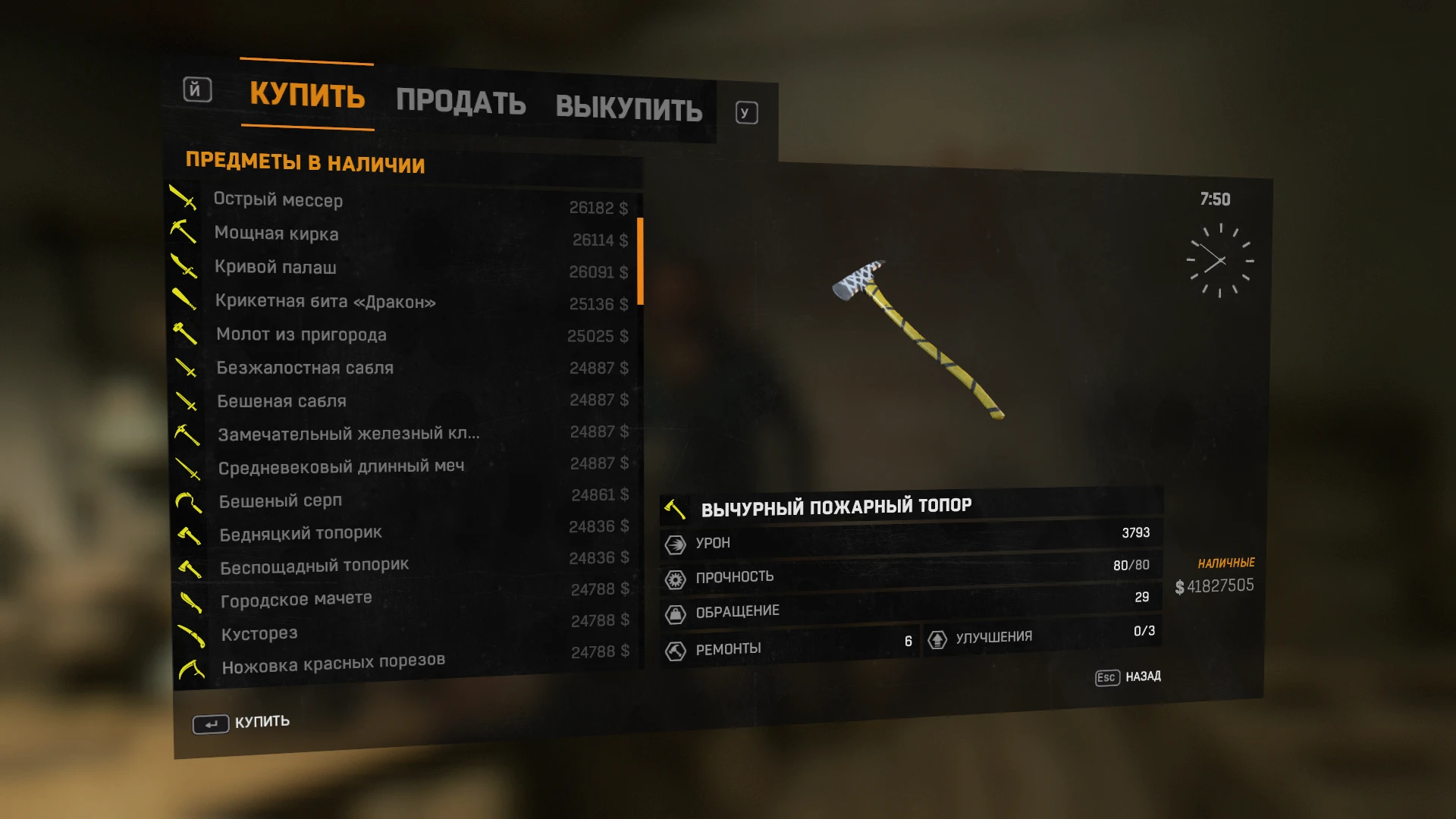Click НАЗАД next to the Esc key hint
Image resolution: width=1456 pixels, height=819 pixels.
click(1144, 677)
